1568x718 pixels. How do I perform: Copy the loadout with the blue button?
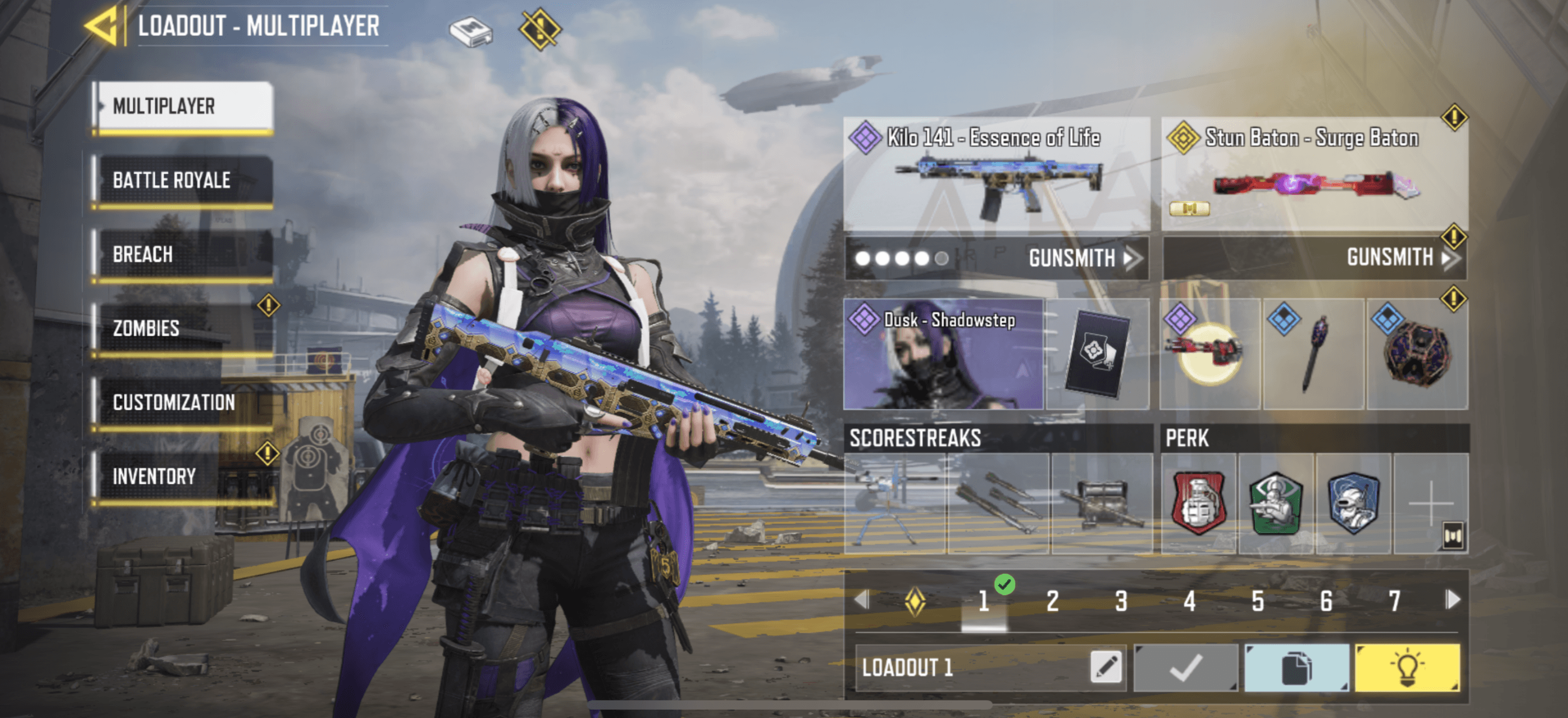(x=1296, y=668)
